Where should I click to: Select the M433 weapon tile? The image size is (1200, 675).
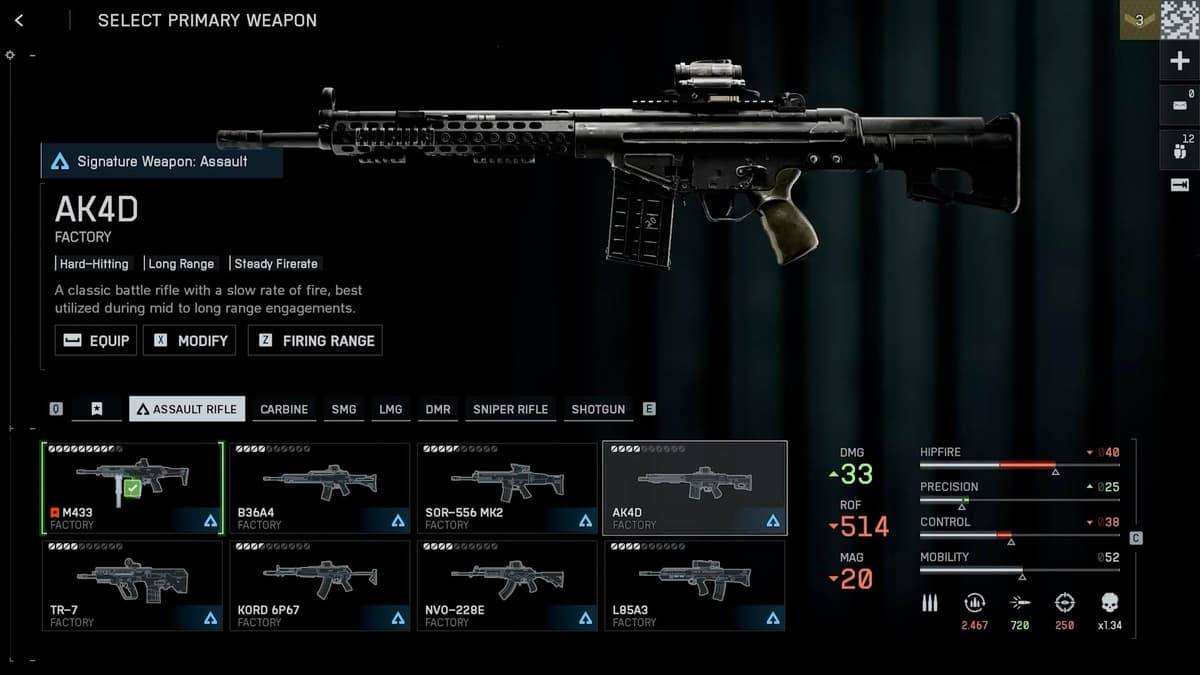coord(131,488)
